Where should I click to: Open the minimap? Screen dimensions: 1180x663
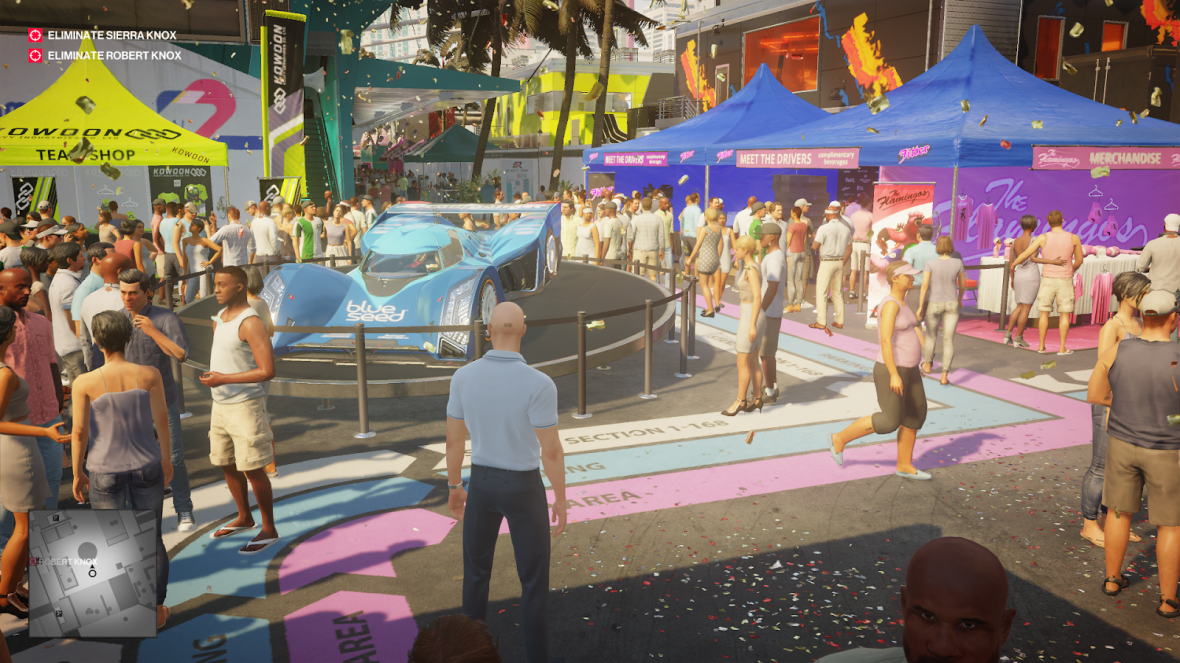[x=92, y=573]
